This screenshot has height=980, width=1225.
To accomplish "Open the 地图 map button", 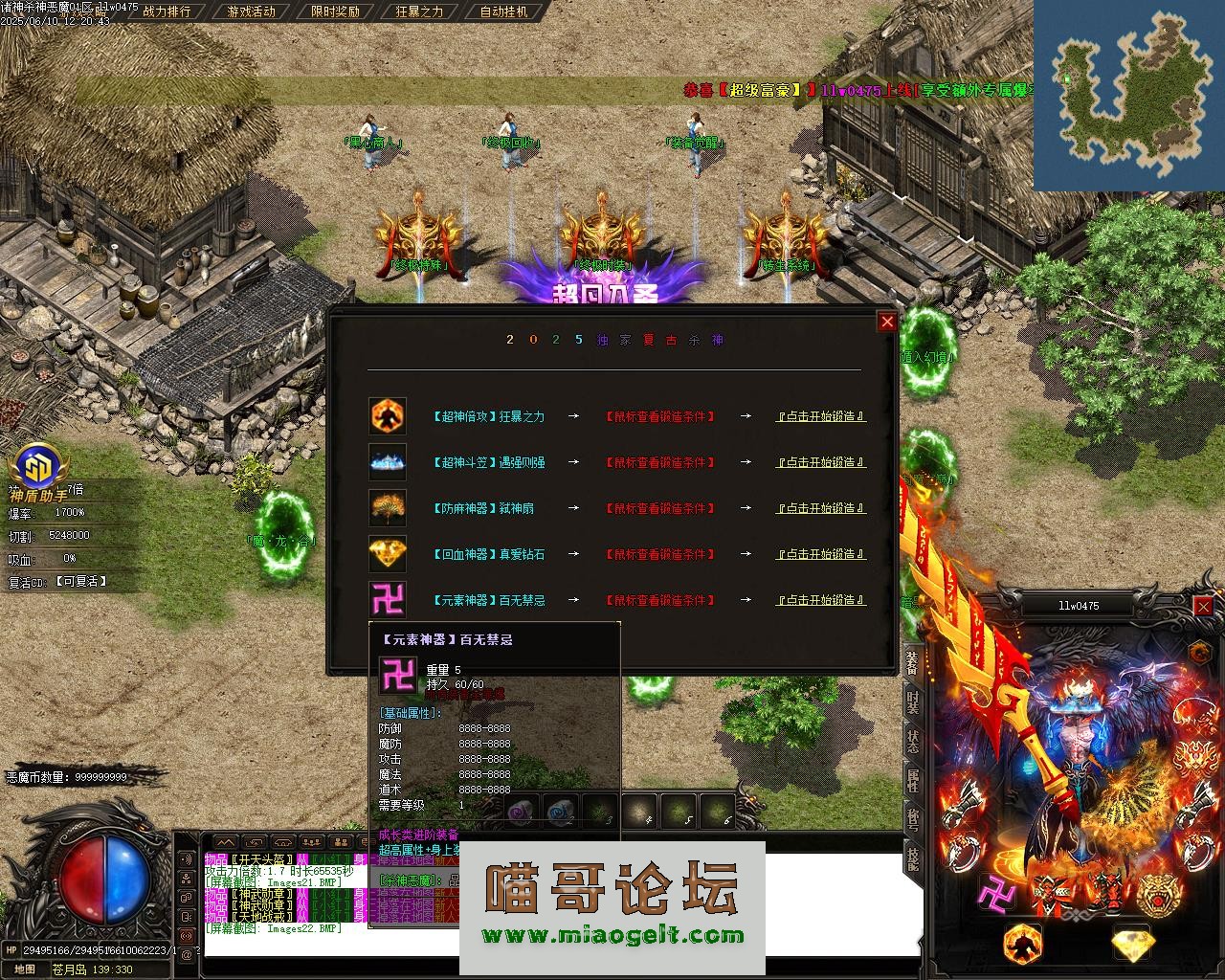I will pos(25,969).
